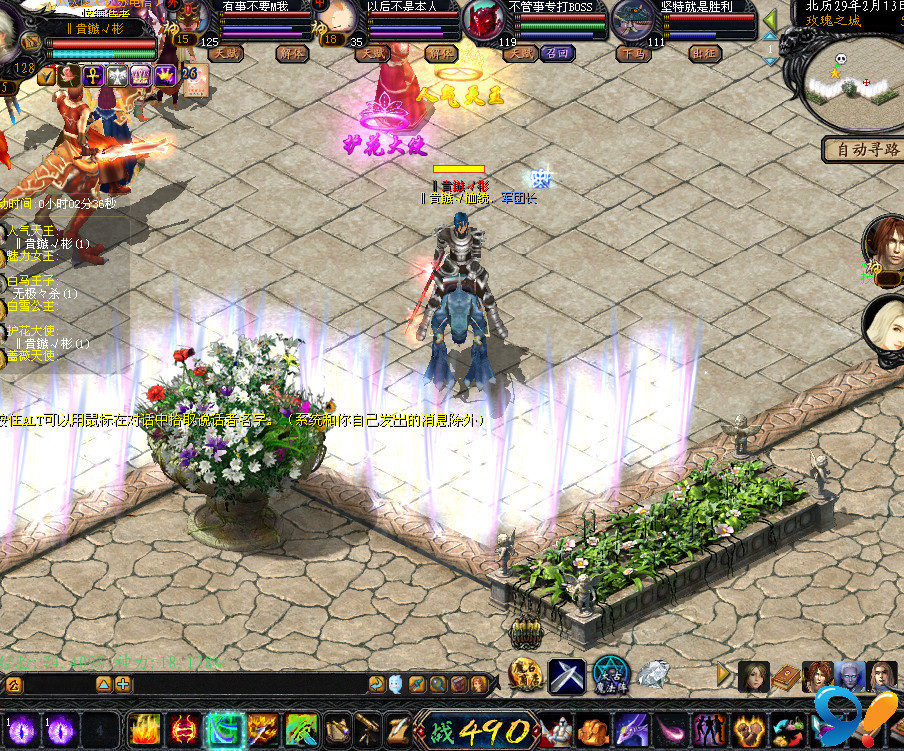The width and height of the screenshot is (904, 751).
Task: Click the 下马 dismount button
Action: point(632,53)
